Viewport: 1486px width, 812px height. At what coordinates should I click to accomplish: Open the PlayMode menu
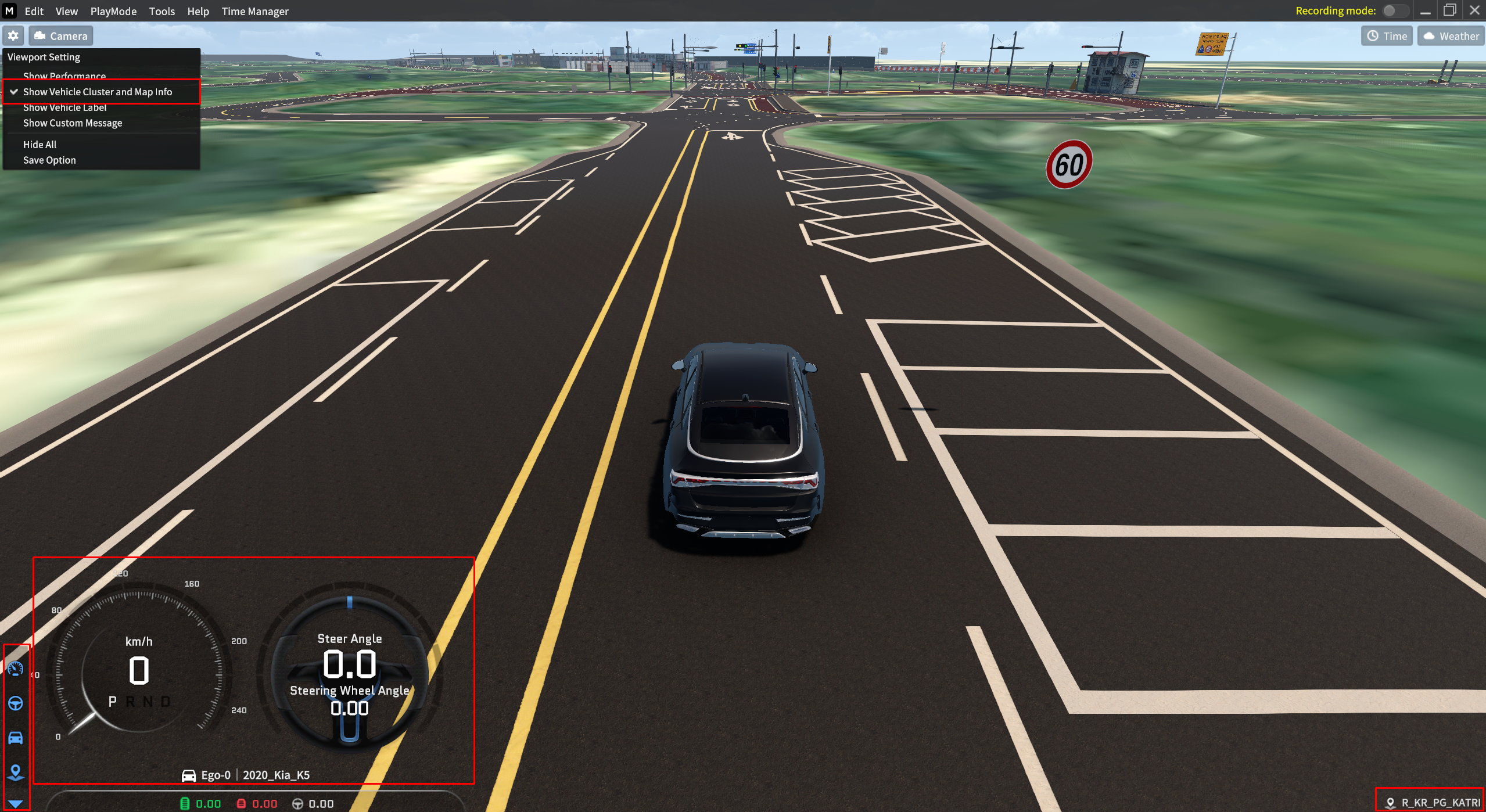tap(113, 11)
